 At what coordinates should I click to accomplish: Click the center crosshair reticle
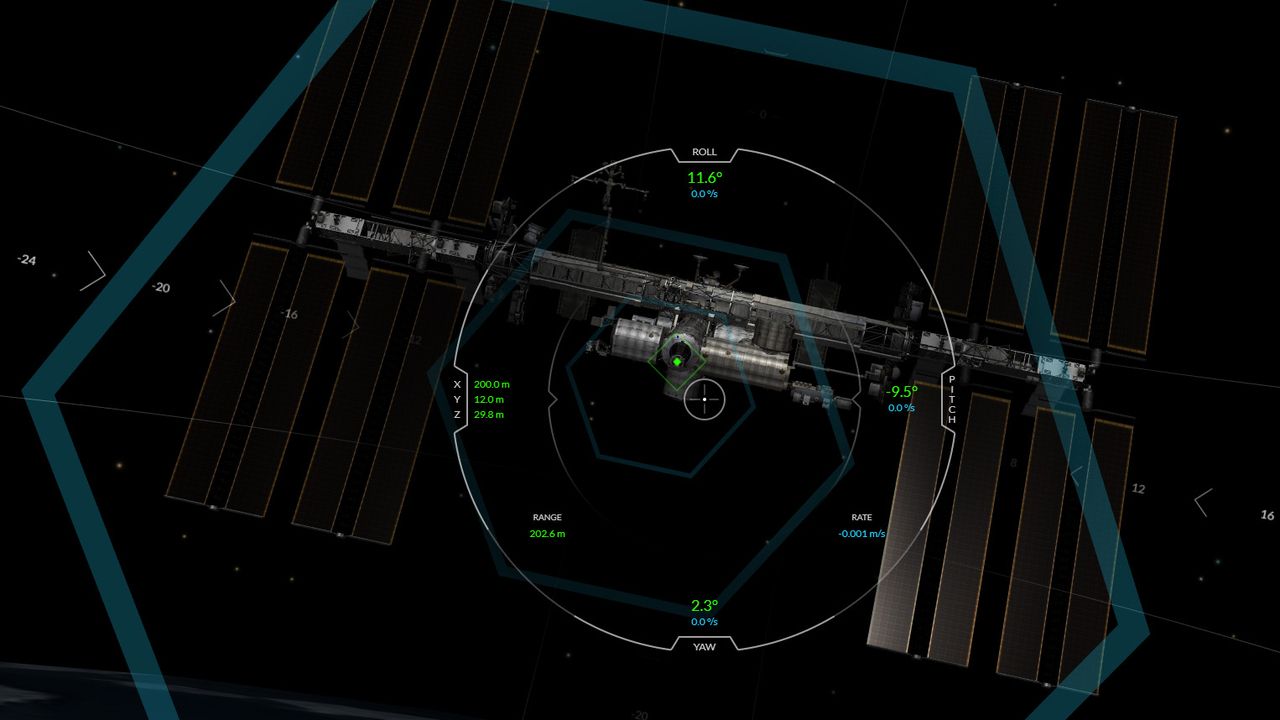[x=705, y=399]
